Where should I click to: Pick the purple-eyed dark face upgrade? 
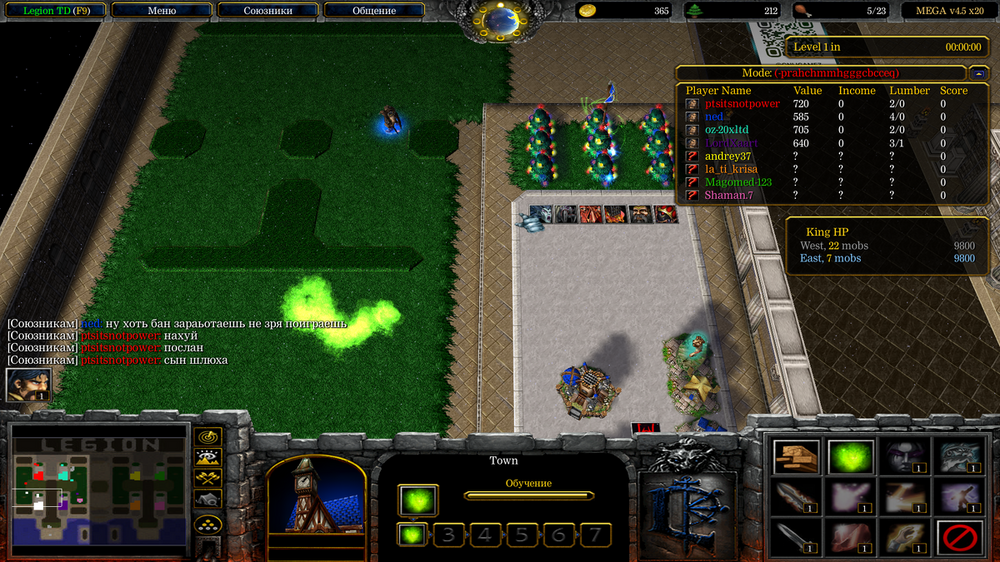coord(904,457)
